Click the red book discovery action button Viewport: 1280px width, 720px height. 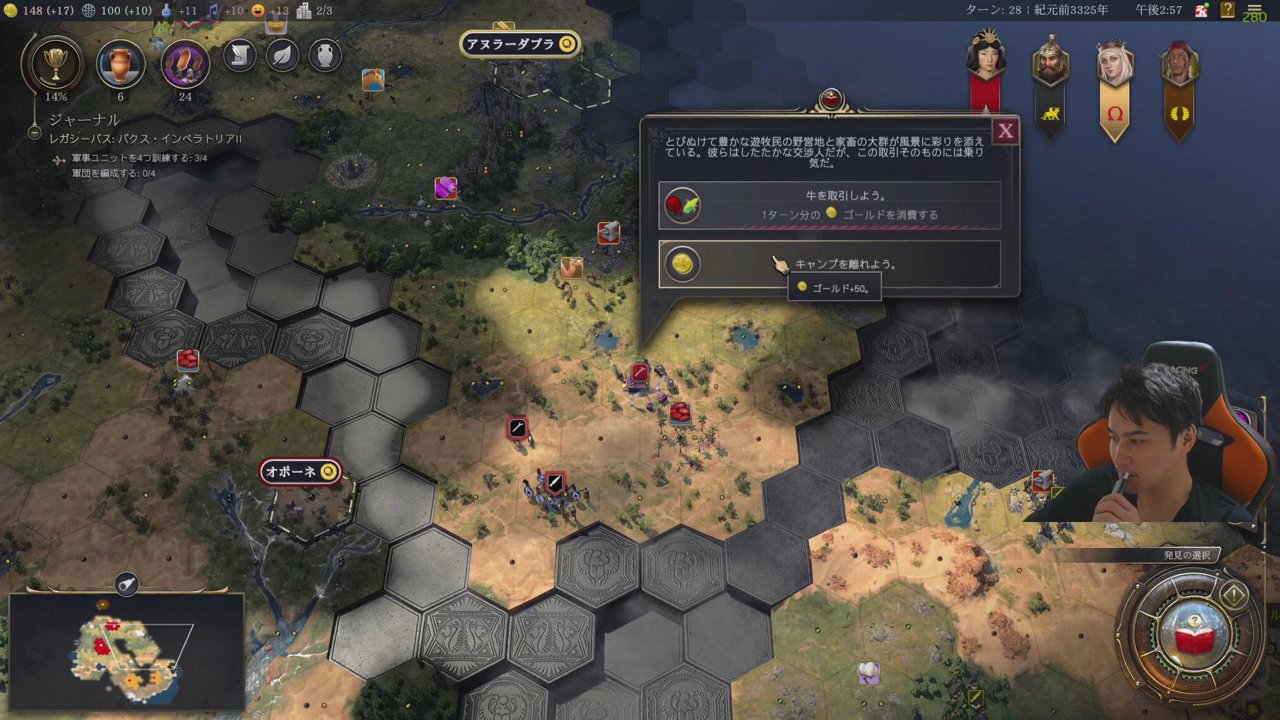point(1192,635)
